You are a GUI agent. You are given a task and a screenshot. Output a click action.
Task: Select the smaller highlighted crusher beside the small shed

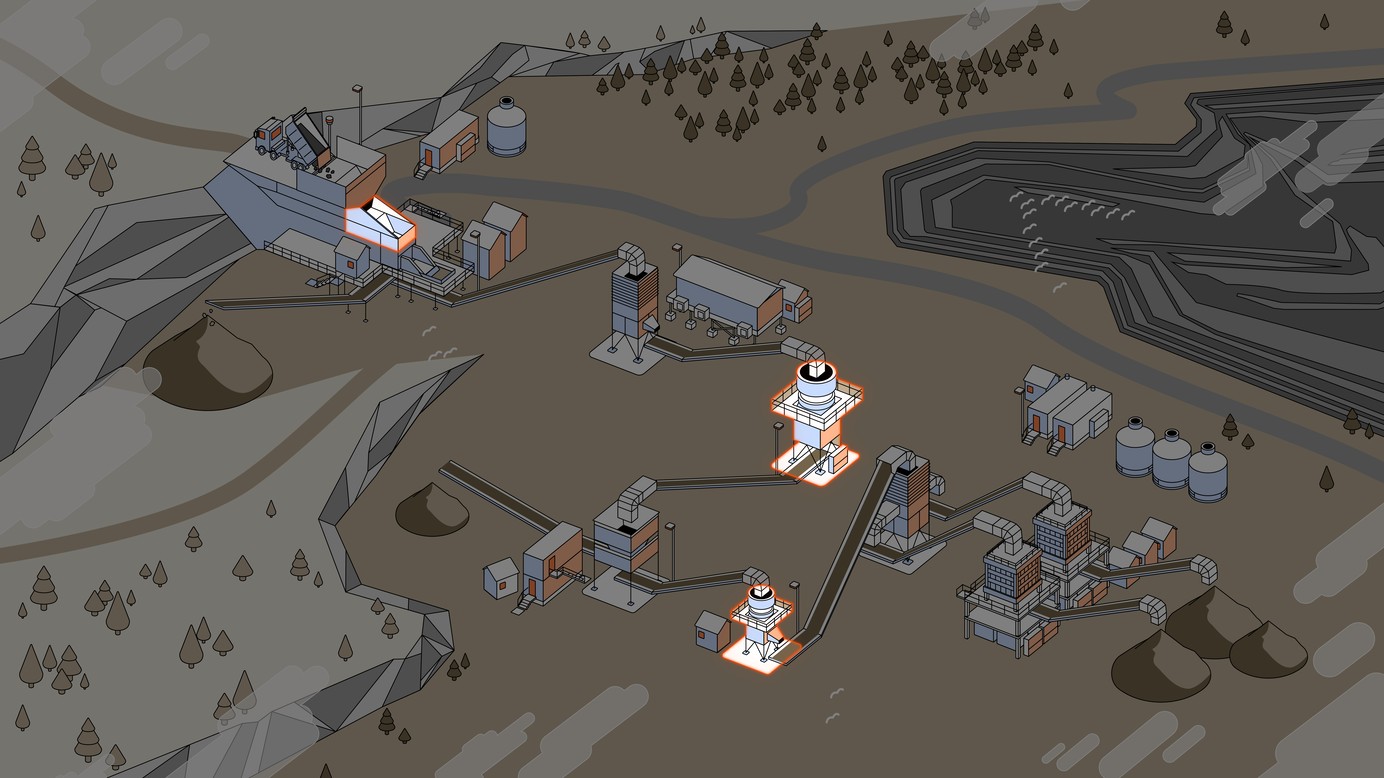763,622
